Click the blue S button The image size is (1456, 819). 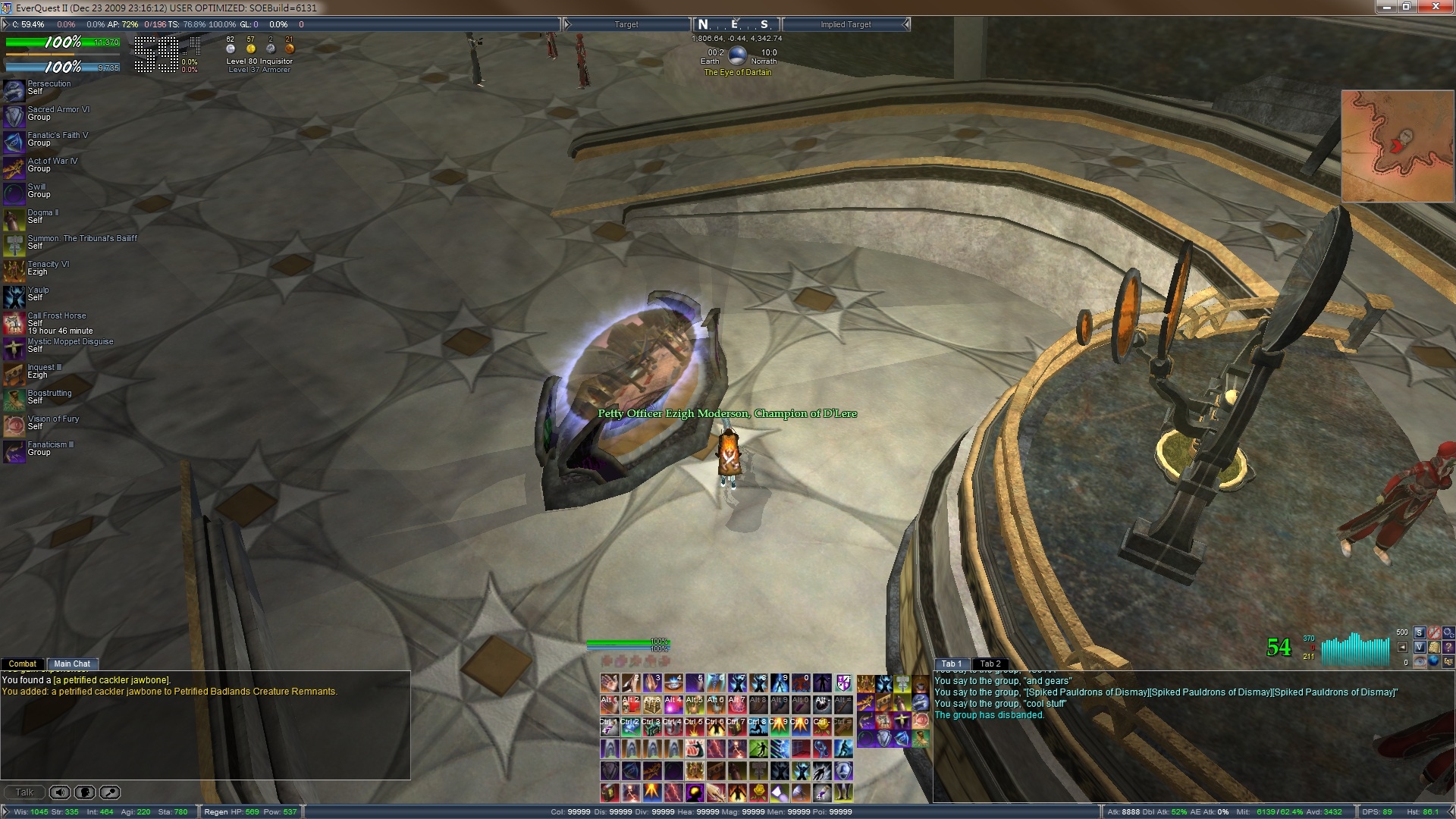[x=1420, y=632]
